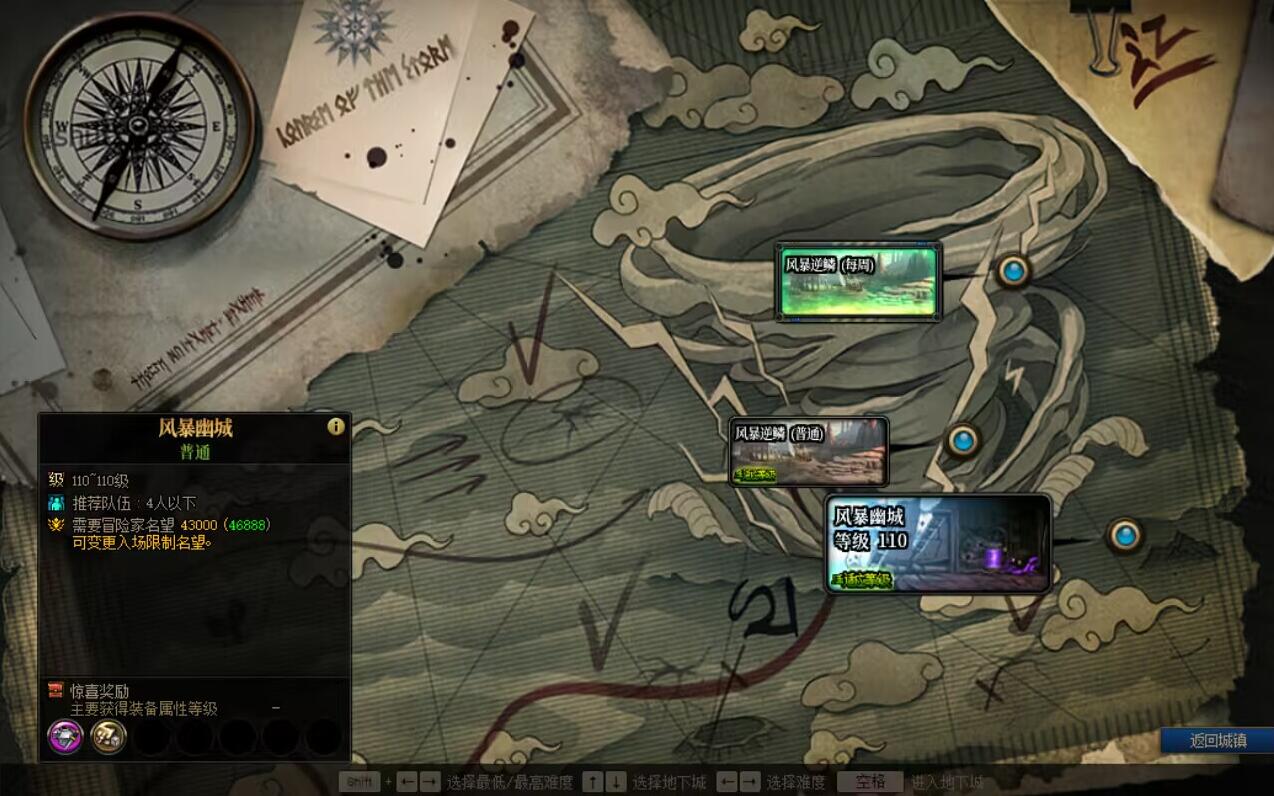Screen dimensions: 1274x796
Task: Select the 风暴幽城 等级 110 dungeon card
Action: (x=938, y=543)
